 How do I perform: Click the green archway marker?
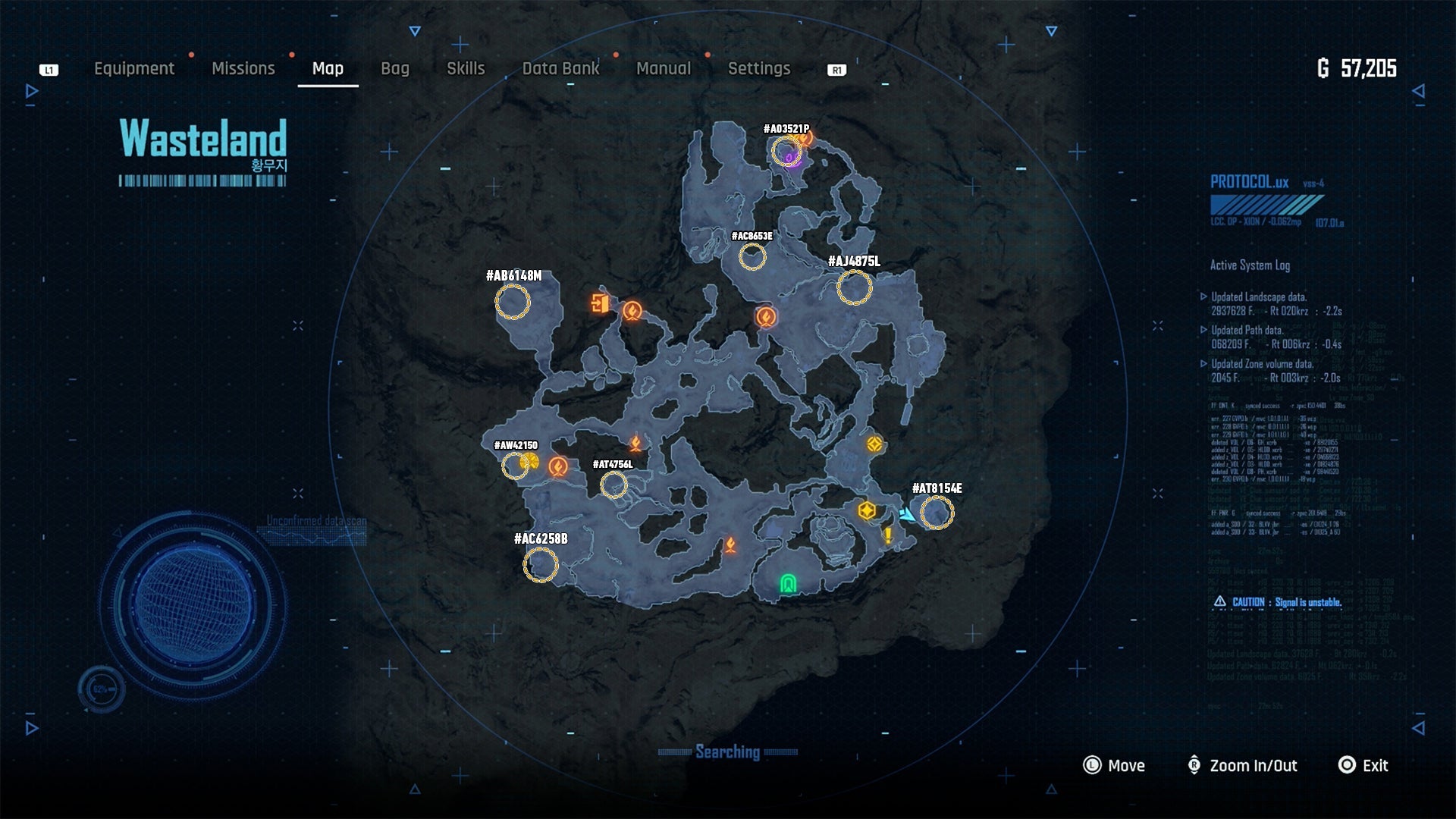(789, 584)
